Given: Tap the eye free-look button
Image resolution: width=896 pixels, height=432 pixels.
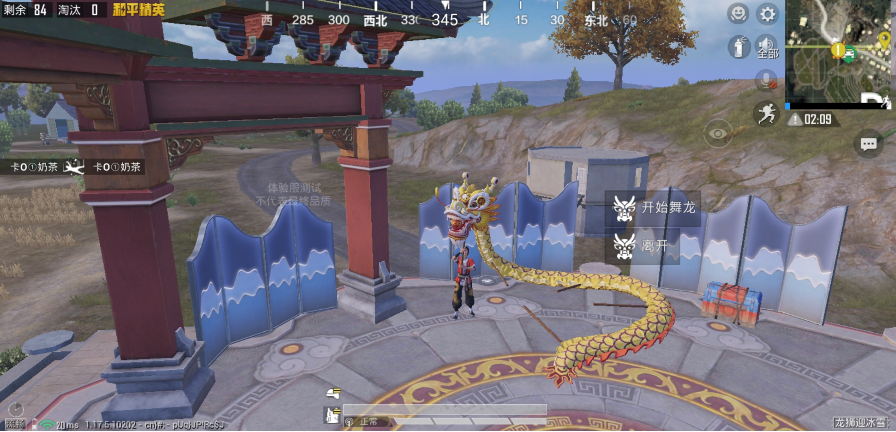Looking at the screenshot, I should 718,132.
